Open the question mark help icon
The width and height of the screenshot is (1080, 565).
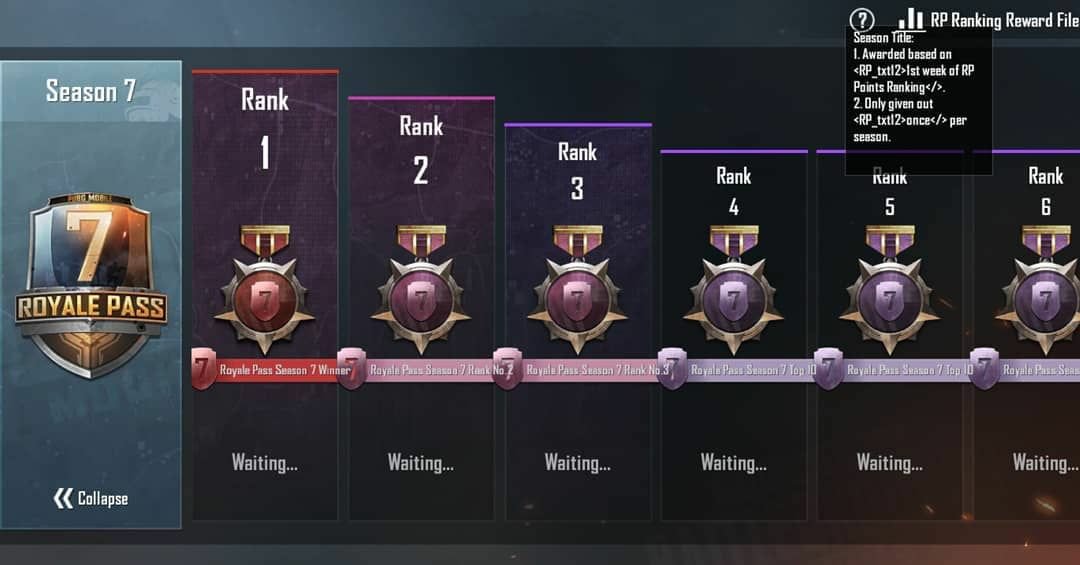(861, 20)
